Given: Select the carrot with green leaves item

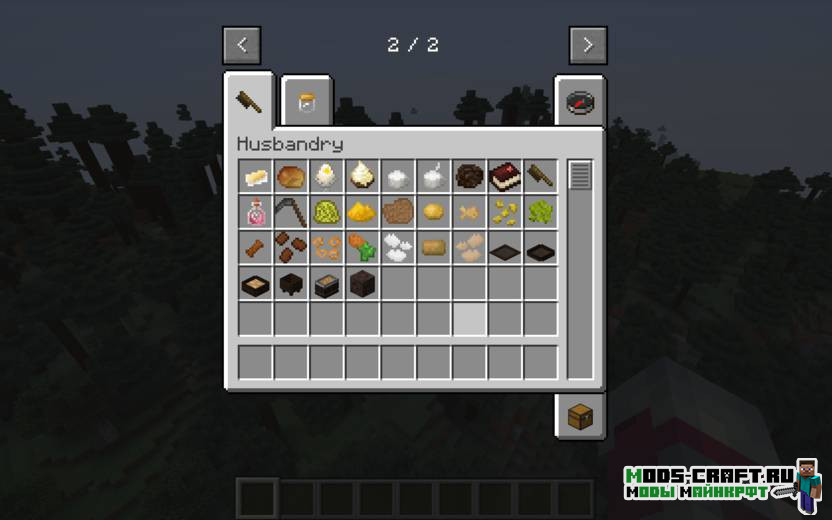Looking at the screenshot, I should coord(362,247).
